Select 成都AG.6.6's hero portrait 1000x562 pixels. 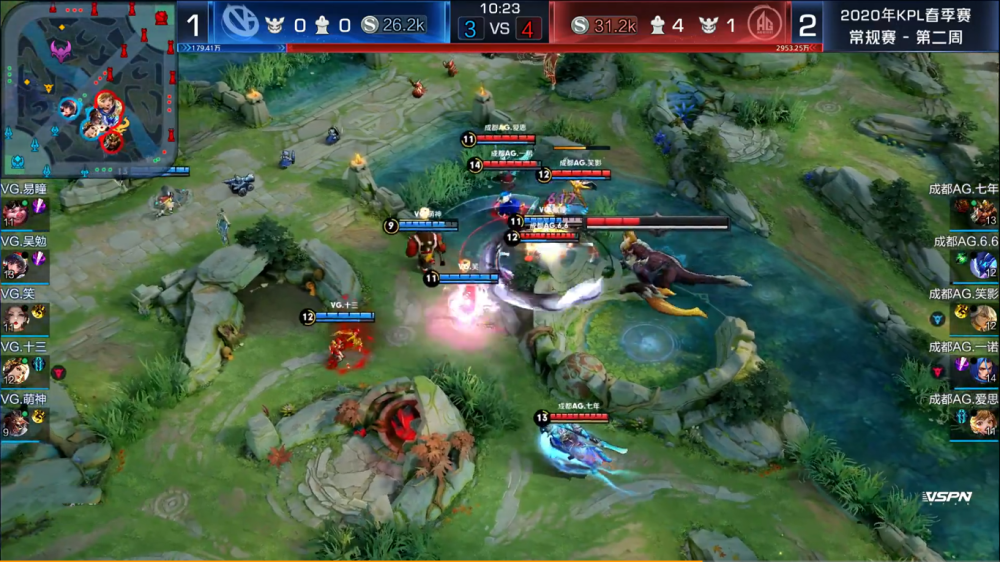tap(984, 264)
